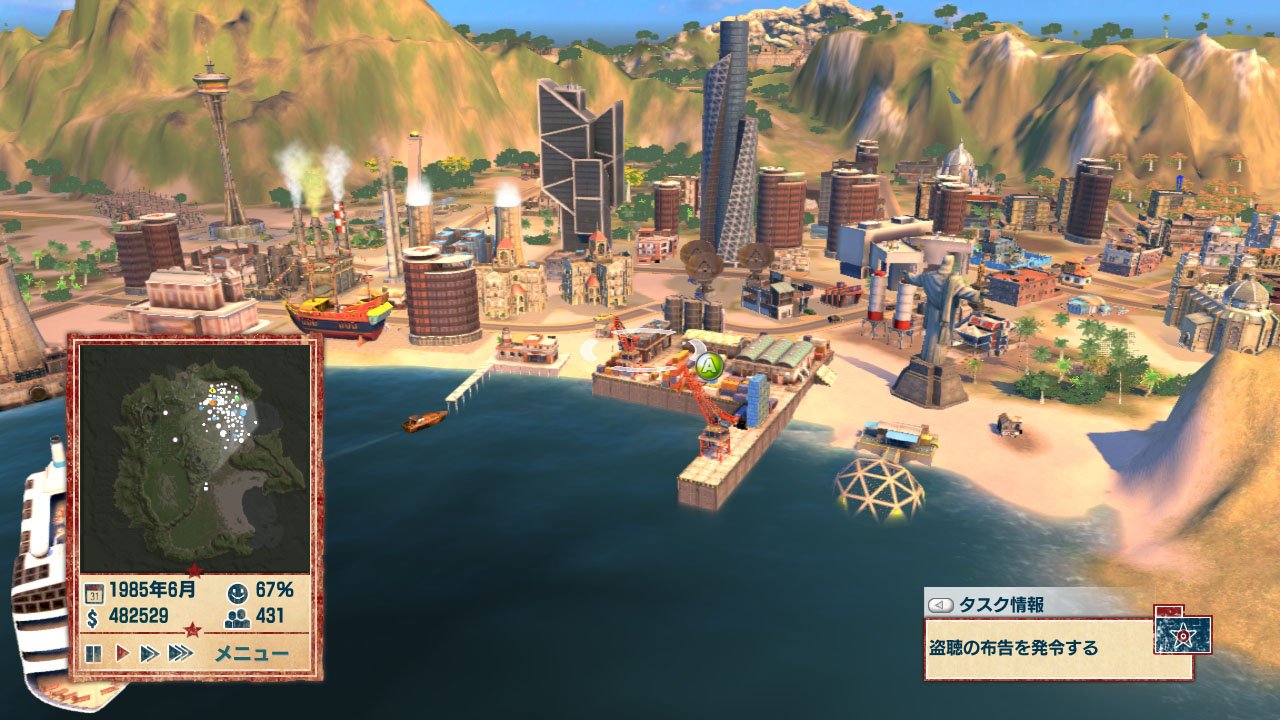Viewport: 1280px width, 720px height.
Task: Click the star folder task icon
Action: click(1181, 633)
